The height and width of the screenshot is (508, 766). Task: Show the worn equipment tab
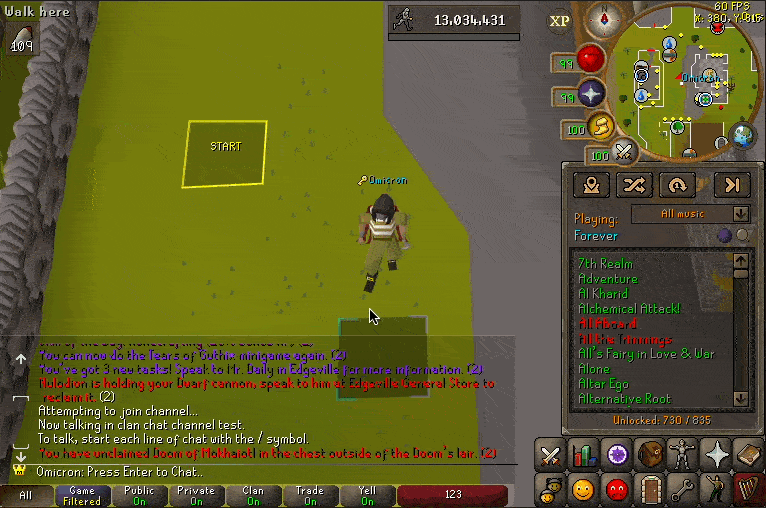click(x=683, y=456)
